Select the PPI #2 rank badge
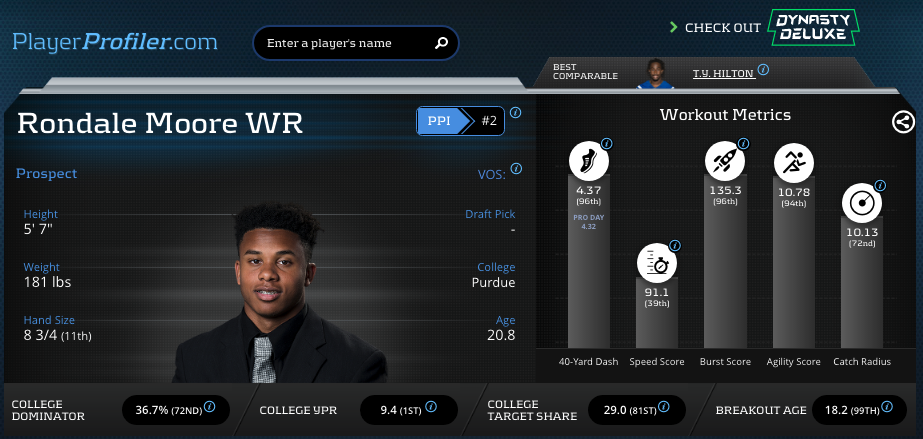 (460, 121)
